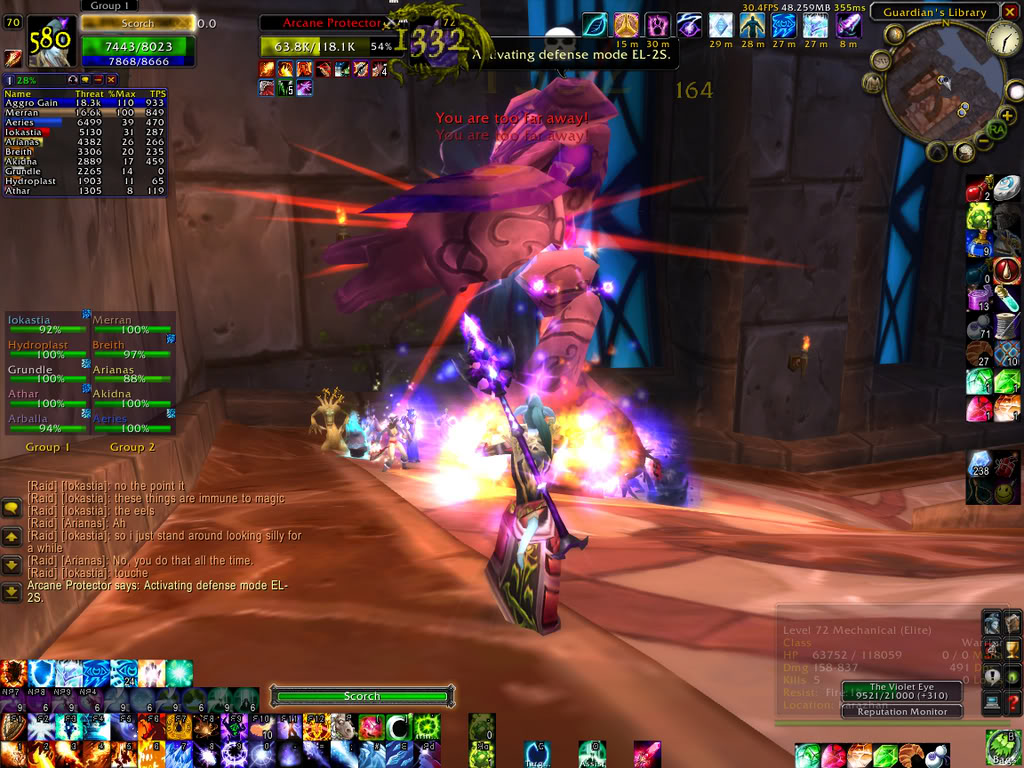Open the Bags button

pyautogui.click(x=1003, y=746)
